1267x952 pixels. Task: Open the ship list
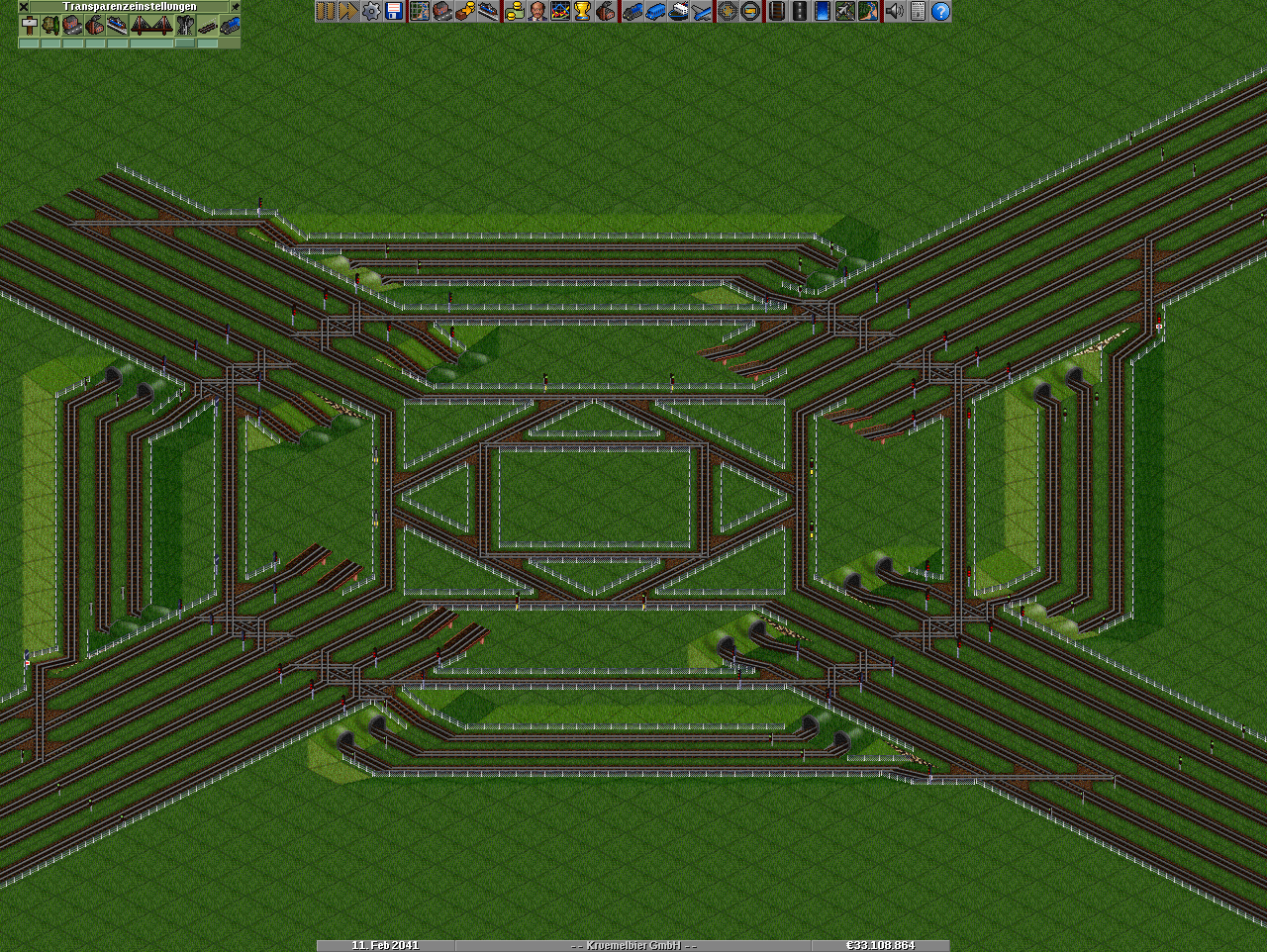coord(679,11)
